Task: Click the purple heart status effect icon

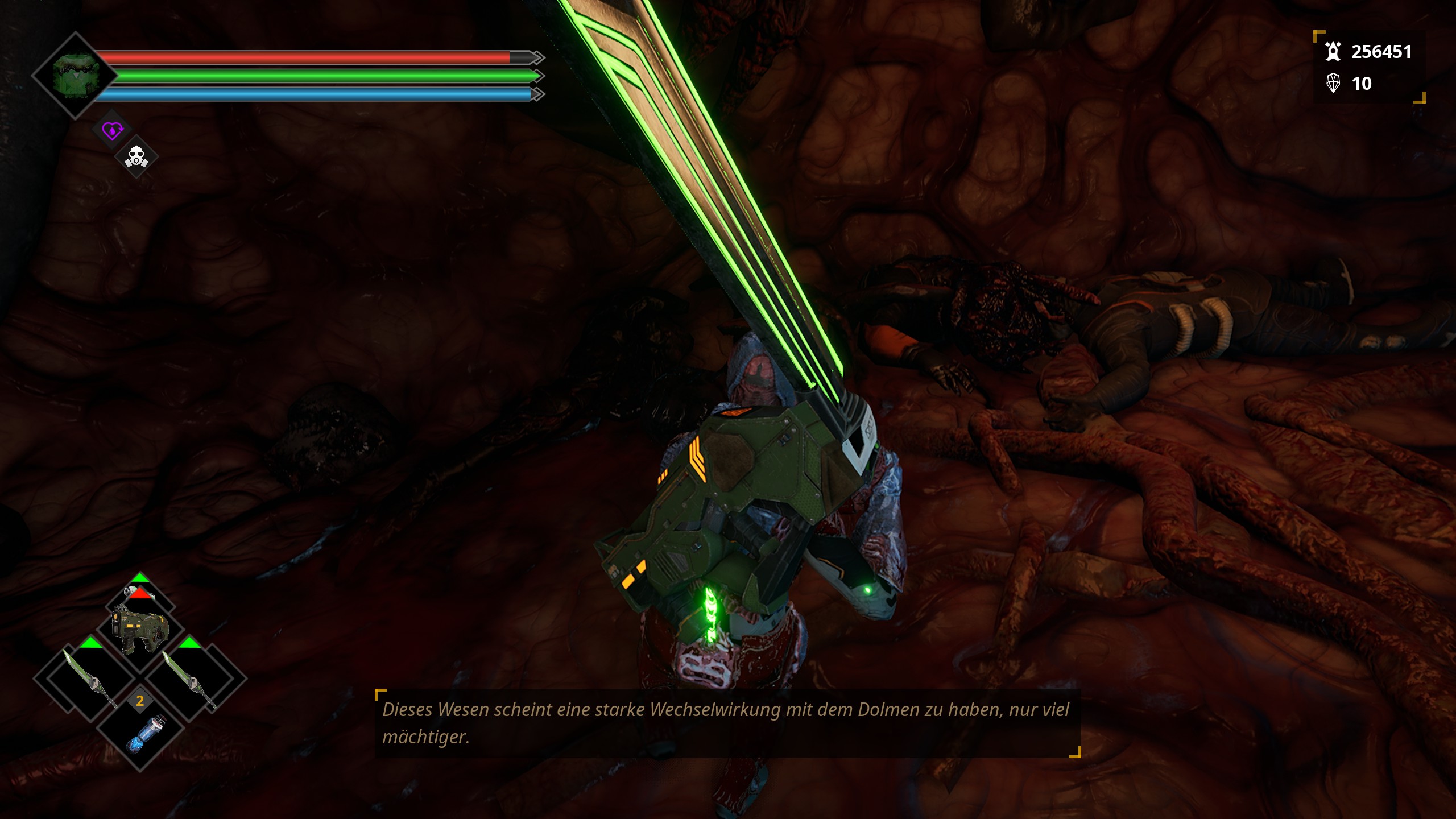Action: coord(113,131)
